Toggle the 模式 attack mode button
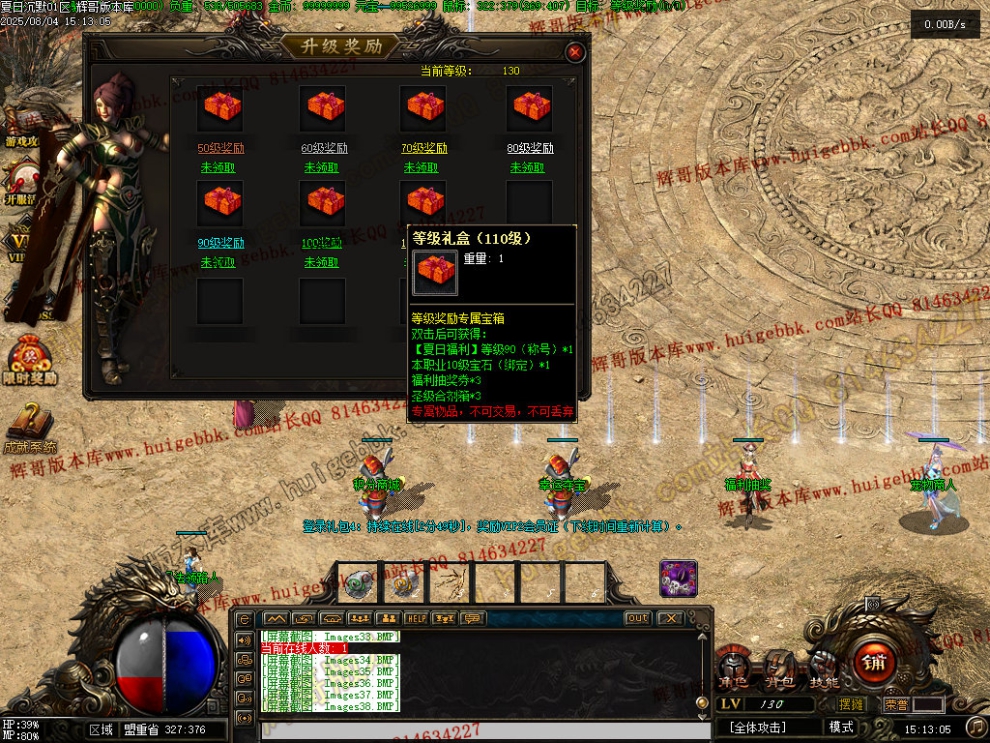This screenshot has height=743, width=990. pyautogui.click(x=842, y=727)
